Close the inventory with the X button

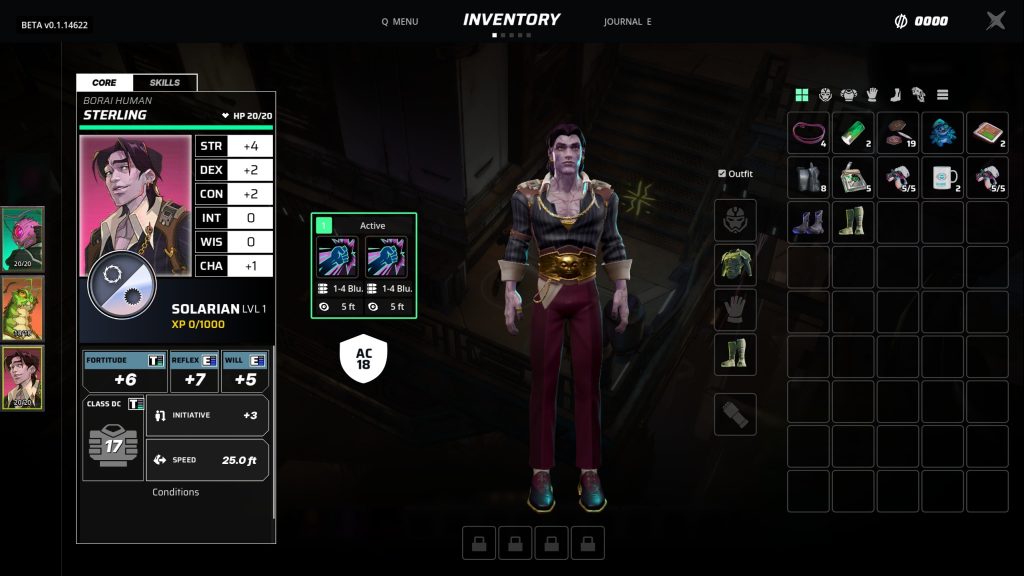(x=996, y=20)
